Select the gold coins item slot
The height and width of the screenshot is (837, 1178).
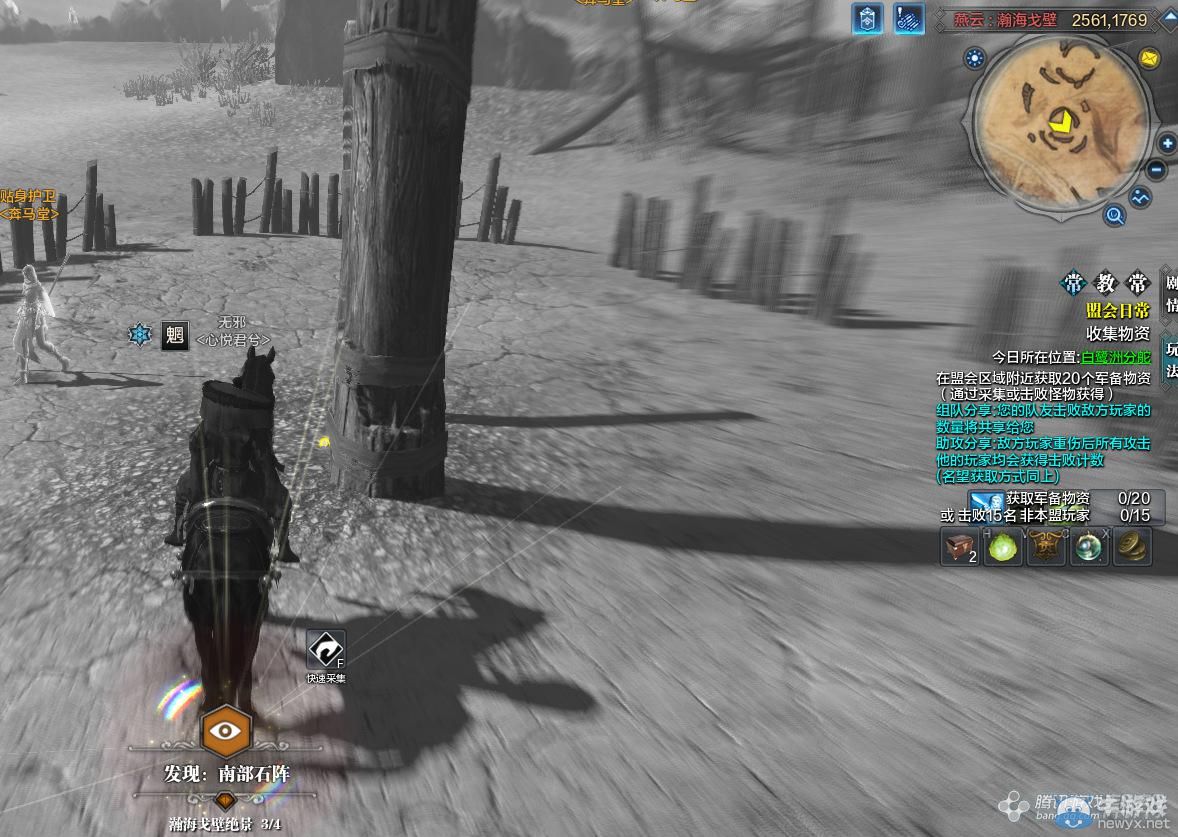1132,547
